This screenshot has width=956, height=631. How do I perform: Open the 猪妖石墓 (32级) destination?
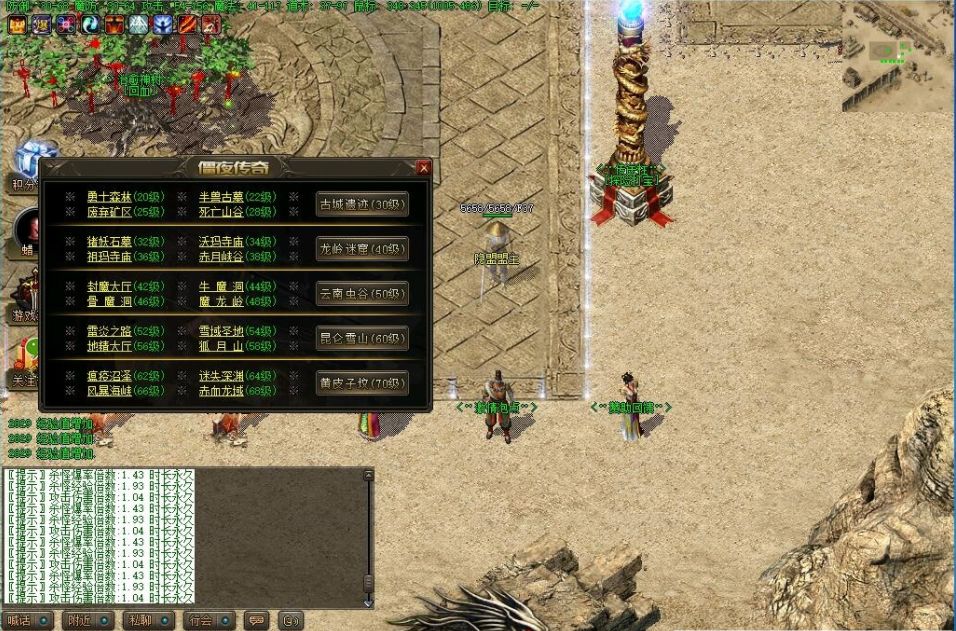[125, 242]
